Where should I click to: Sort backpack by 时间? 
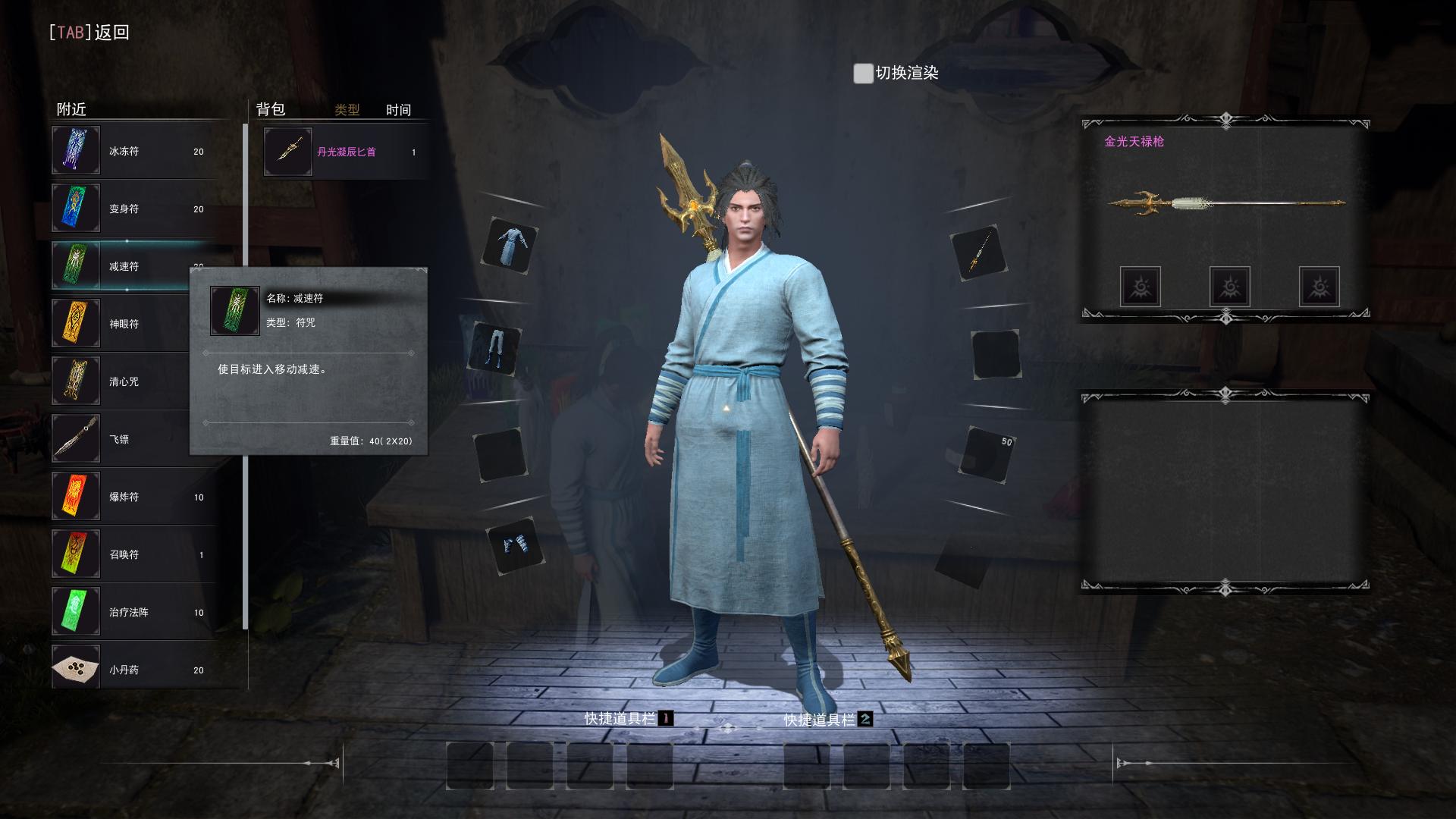[398, 110]
